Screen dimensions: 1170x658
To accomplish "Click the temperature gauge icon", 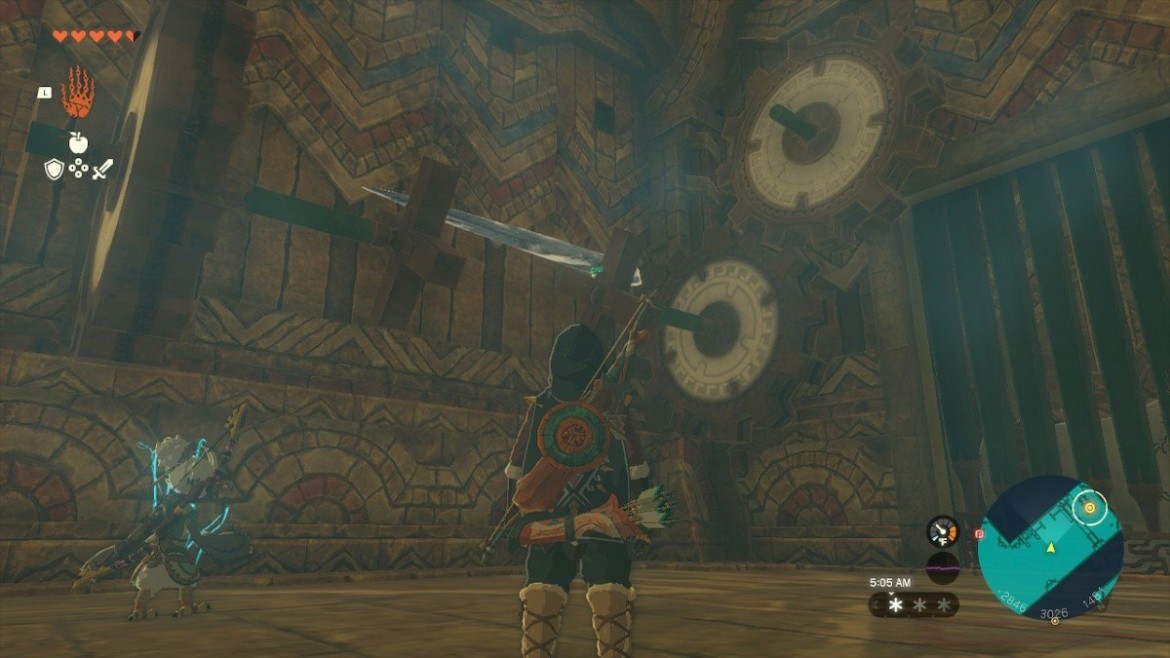I will pos(942,530).
